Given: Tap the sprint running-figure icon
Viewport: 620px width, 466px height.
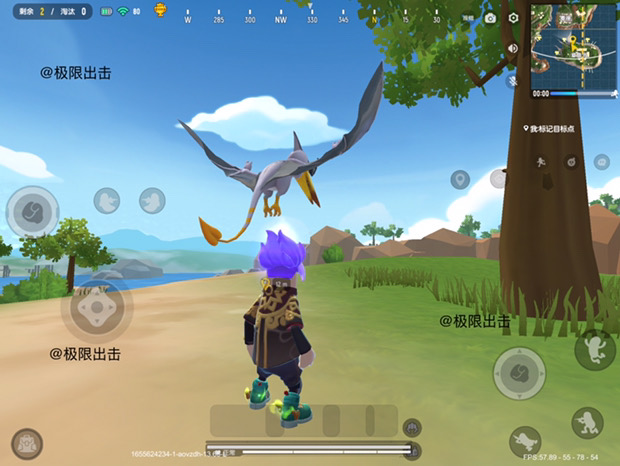Looking at the screenshot, I should coord(541,161).
